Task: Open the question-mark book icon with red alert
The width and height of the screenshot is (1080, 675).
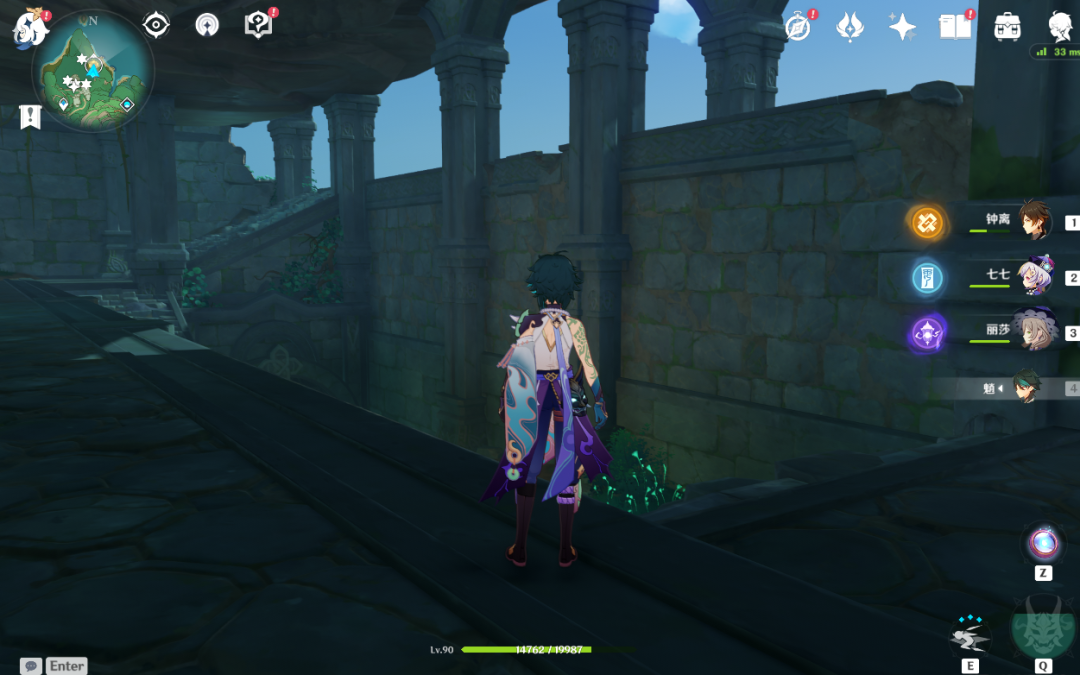Action: (x=258, y=25)
